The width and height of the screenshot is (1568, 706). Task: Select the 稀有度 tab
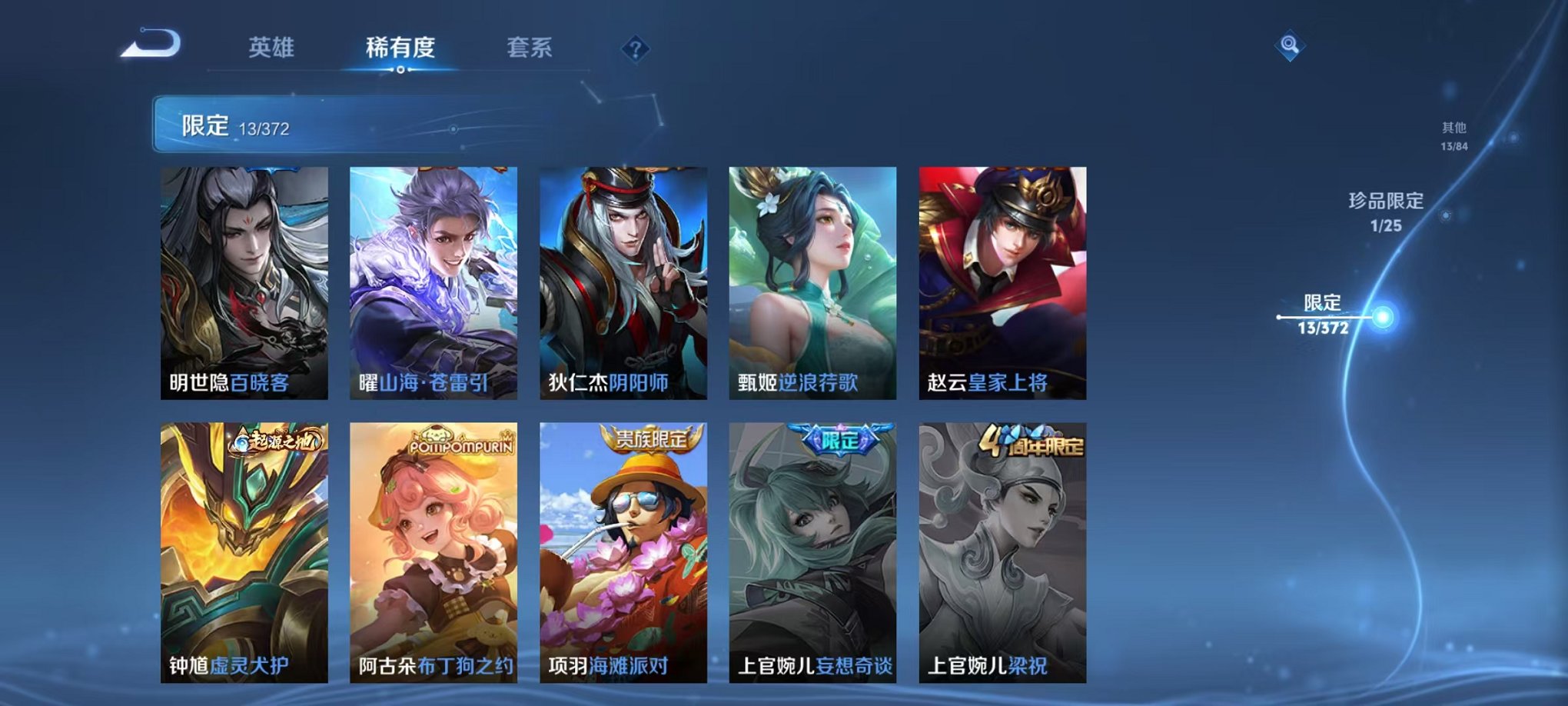tap(401, 48)
